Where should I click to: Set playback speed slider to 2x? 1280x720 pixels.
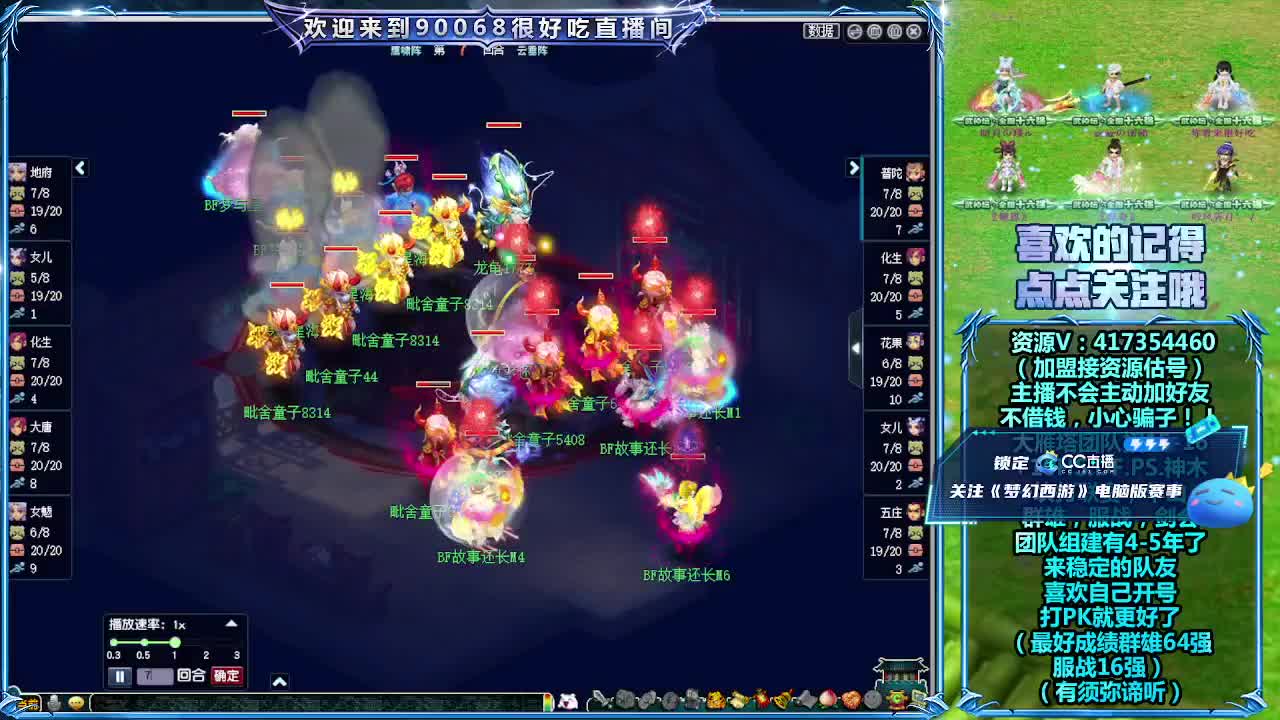tap(206, 641)
